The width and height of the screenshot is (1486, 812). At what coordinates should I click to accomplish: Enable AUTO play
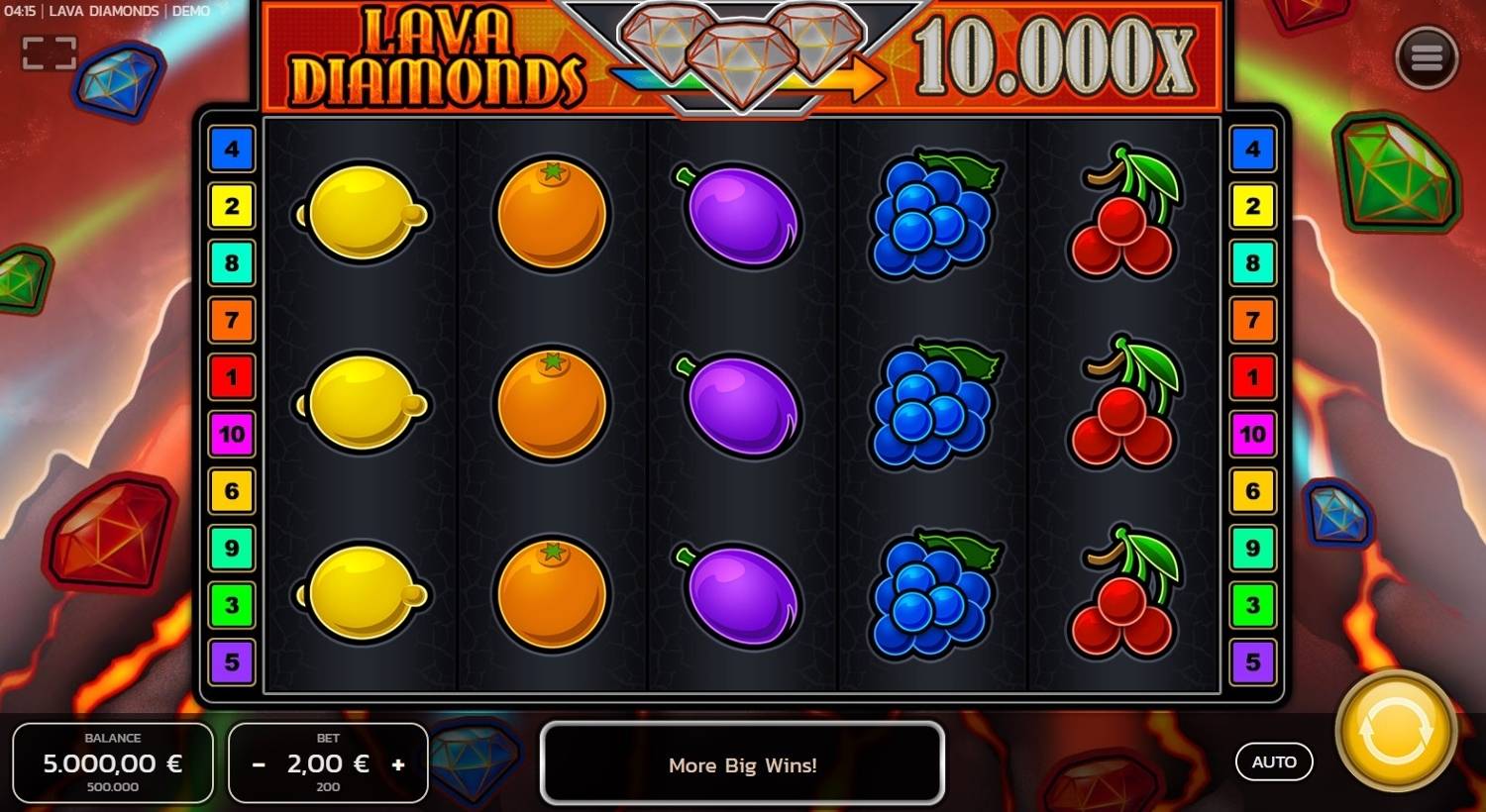[1274, 761]
